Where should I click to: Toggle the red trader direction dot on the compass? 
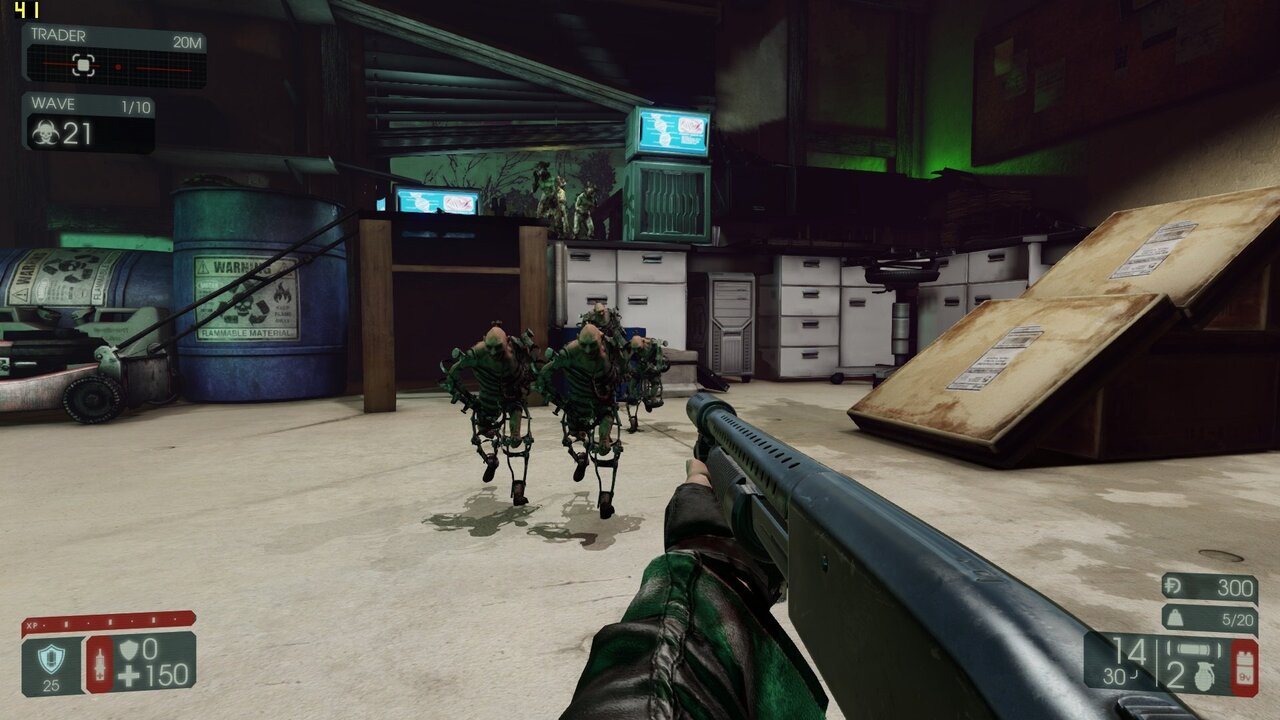coord(119,67)
